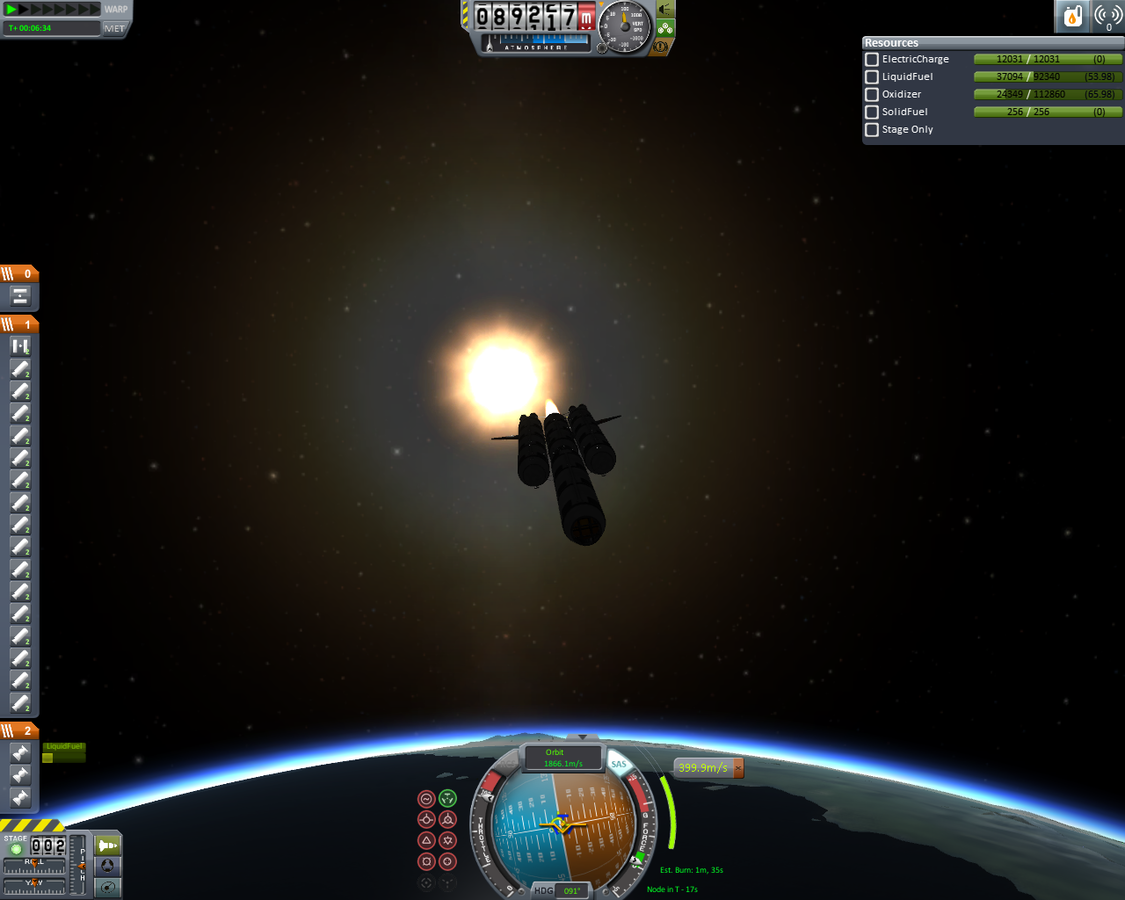This screenshot has height=900, width=1125.
Task: Toggle the lights action group button
Action: click(x=665, y=10)
